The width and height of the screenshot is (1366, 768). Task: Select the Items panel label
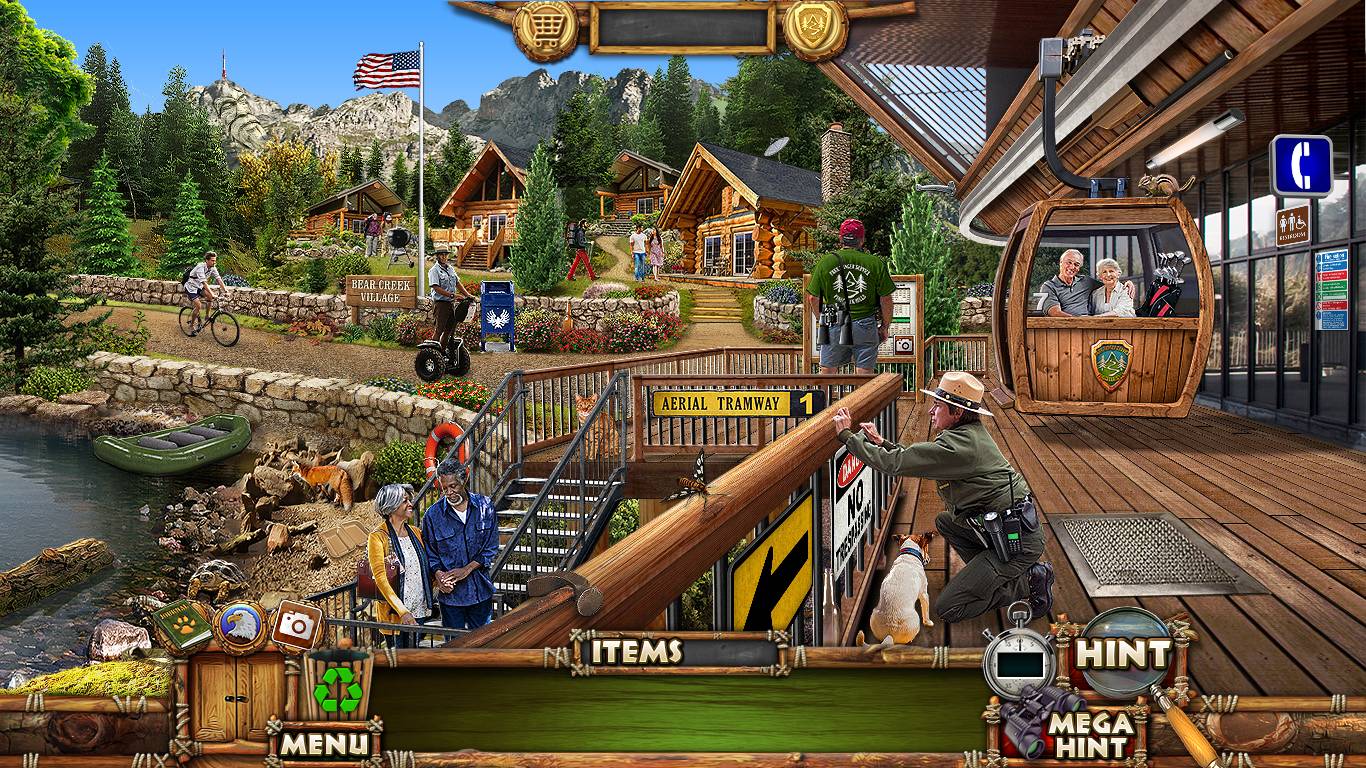point(637,652)
